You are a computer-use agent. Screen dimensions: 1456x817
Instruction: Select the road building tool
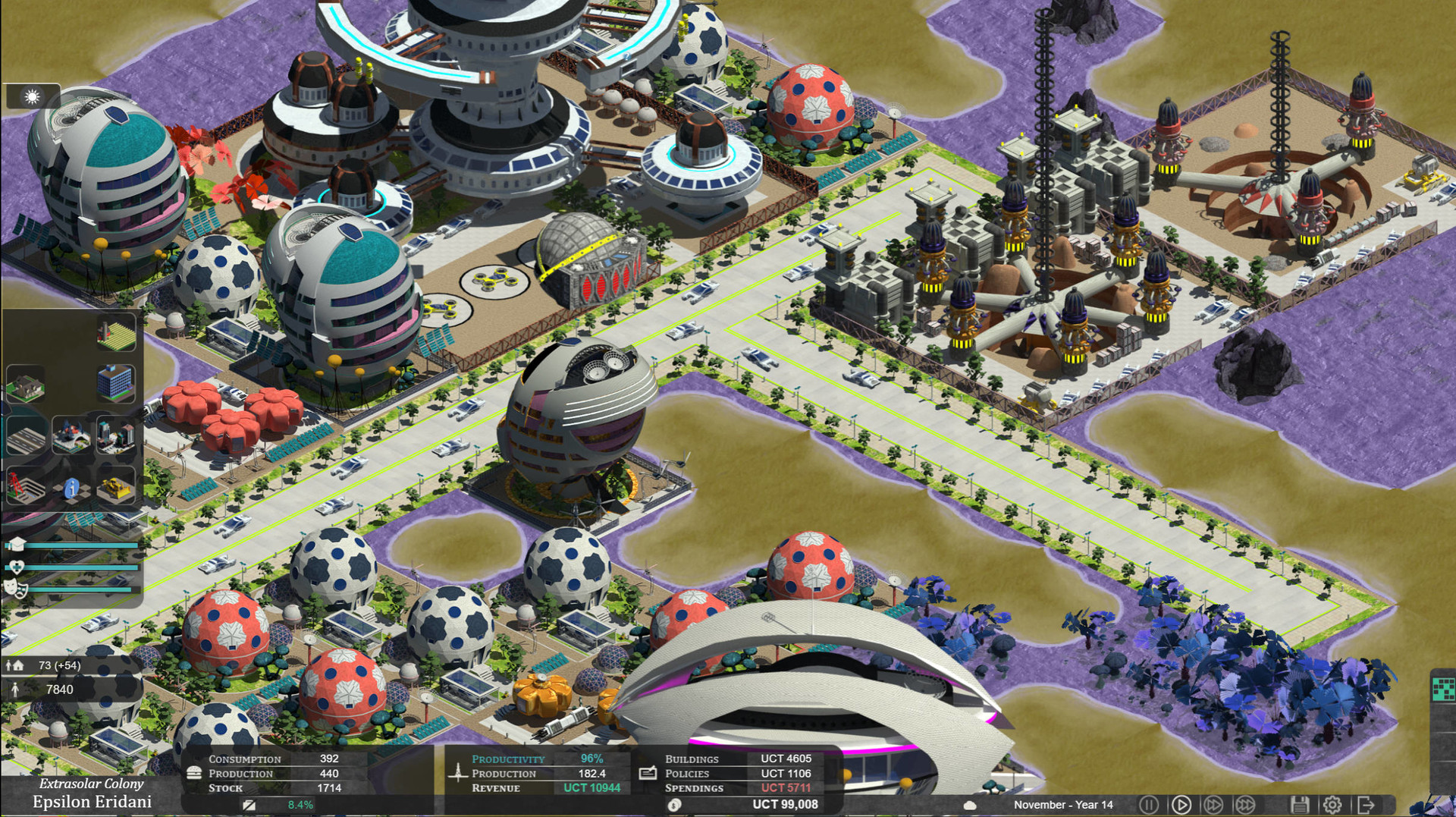coord(27,434)
